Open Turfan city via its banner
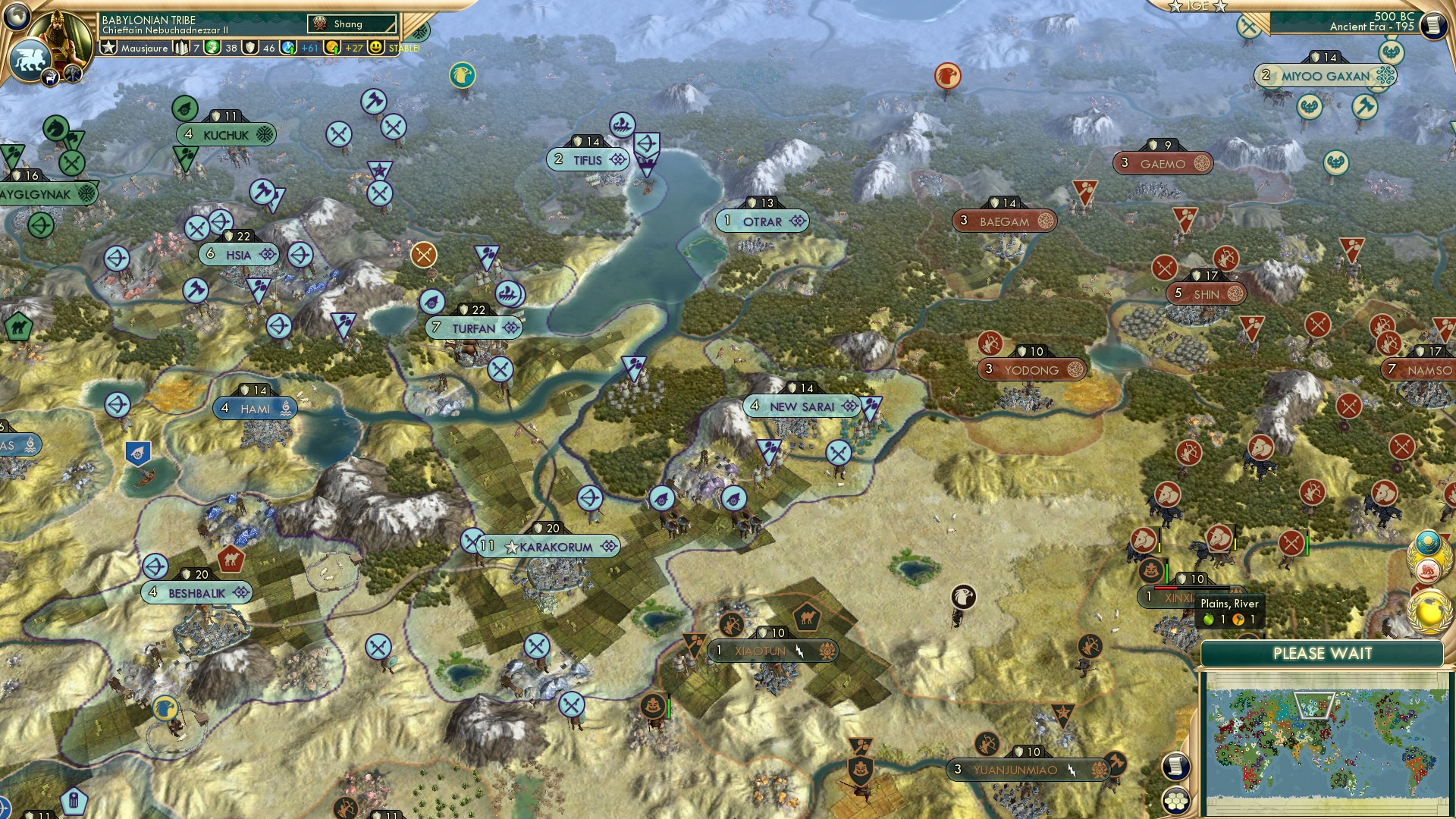This screenshot has height=819, width=1456. 473,328
